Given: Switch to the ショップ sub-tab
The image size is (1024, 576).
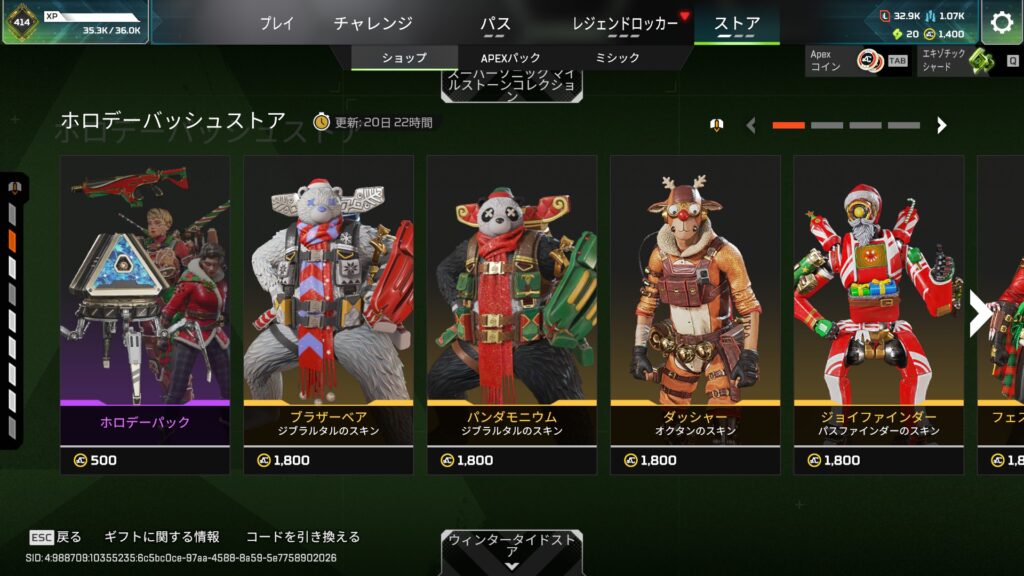Looking at the screenshot, I should coord(404,58).
